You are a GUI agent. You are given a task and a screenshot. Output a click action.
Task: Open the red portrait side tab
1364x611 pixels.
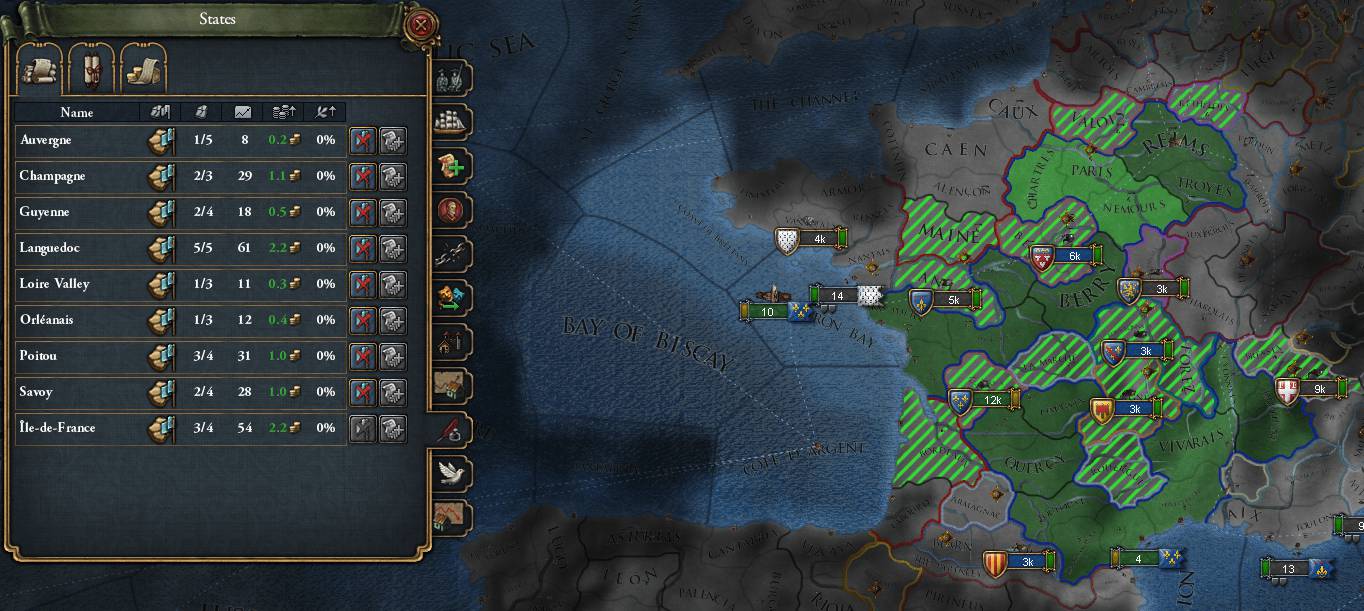click(451, 211)
